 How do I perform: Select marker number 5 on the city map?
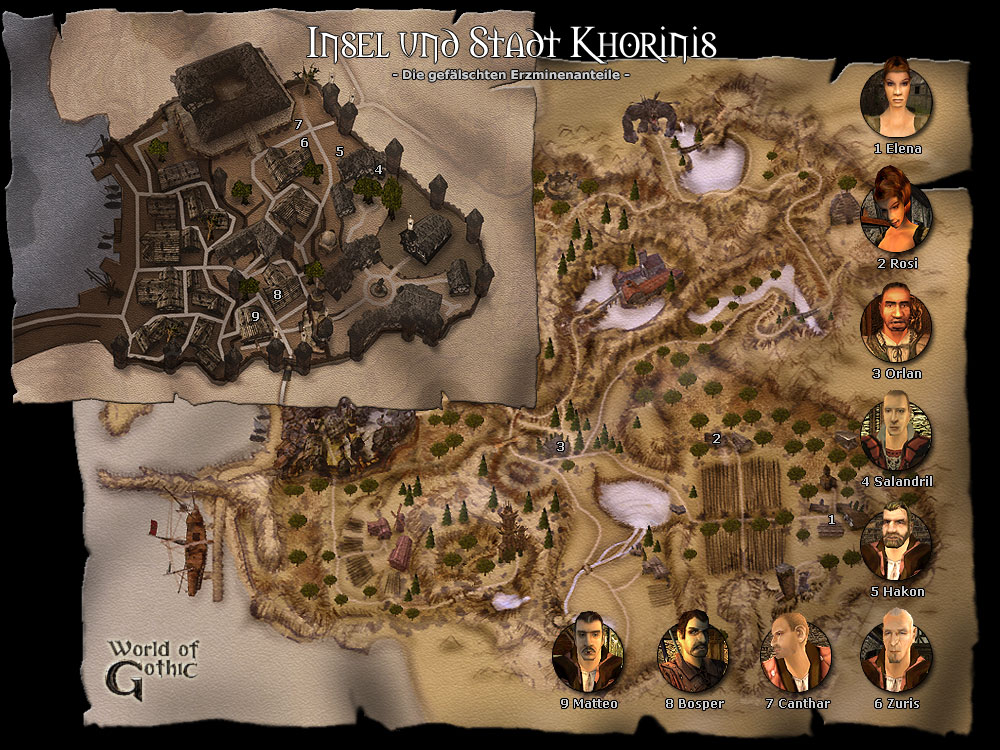pos(339,152)
